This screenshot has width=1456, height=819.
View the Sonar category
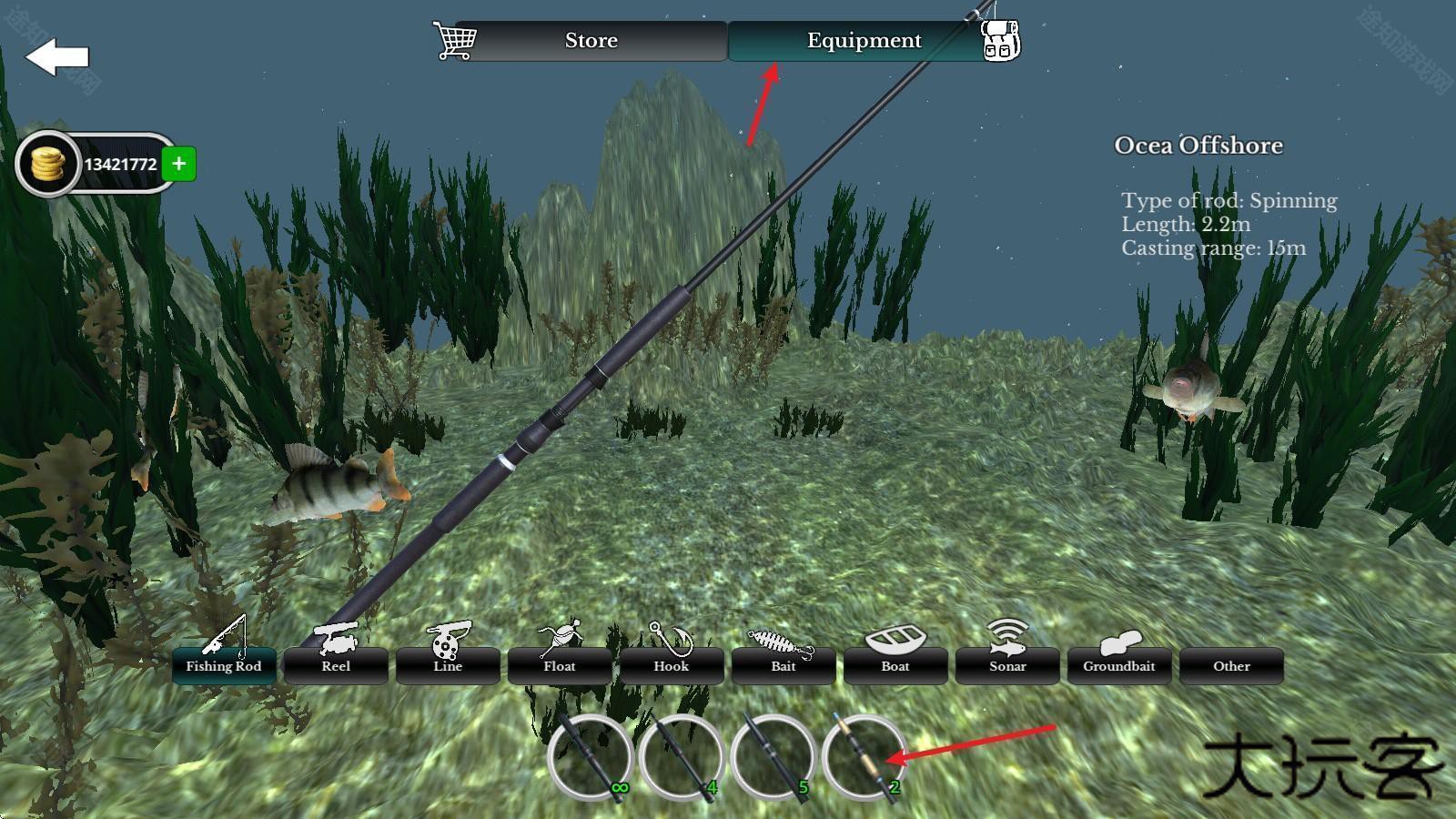[1007, 665]
